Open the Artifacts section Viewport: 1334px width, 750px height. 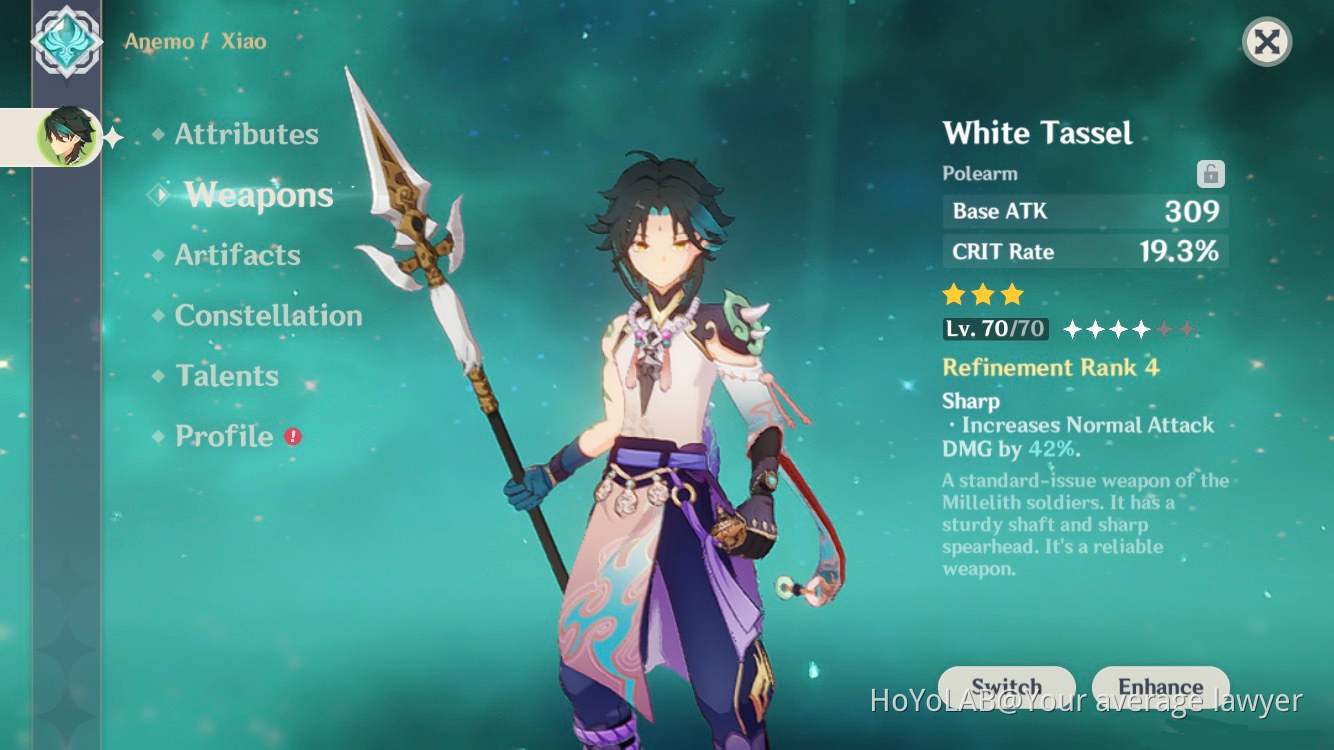click(238, 256)
